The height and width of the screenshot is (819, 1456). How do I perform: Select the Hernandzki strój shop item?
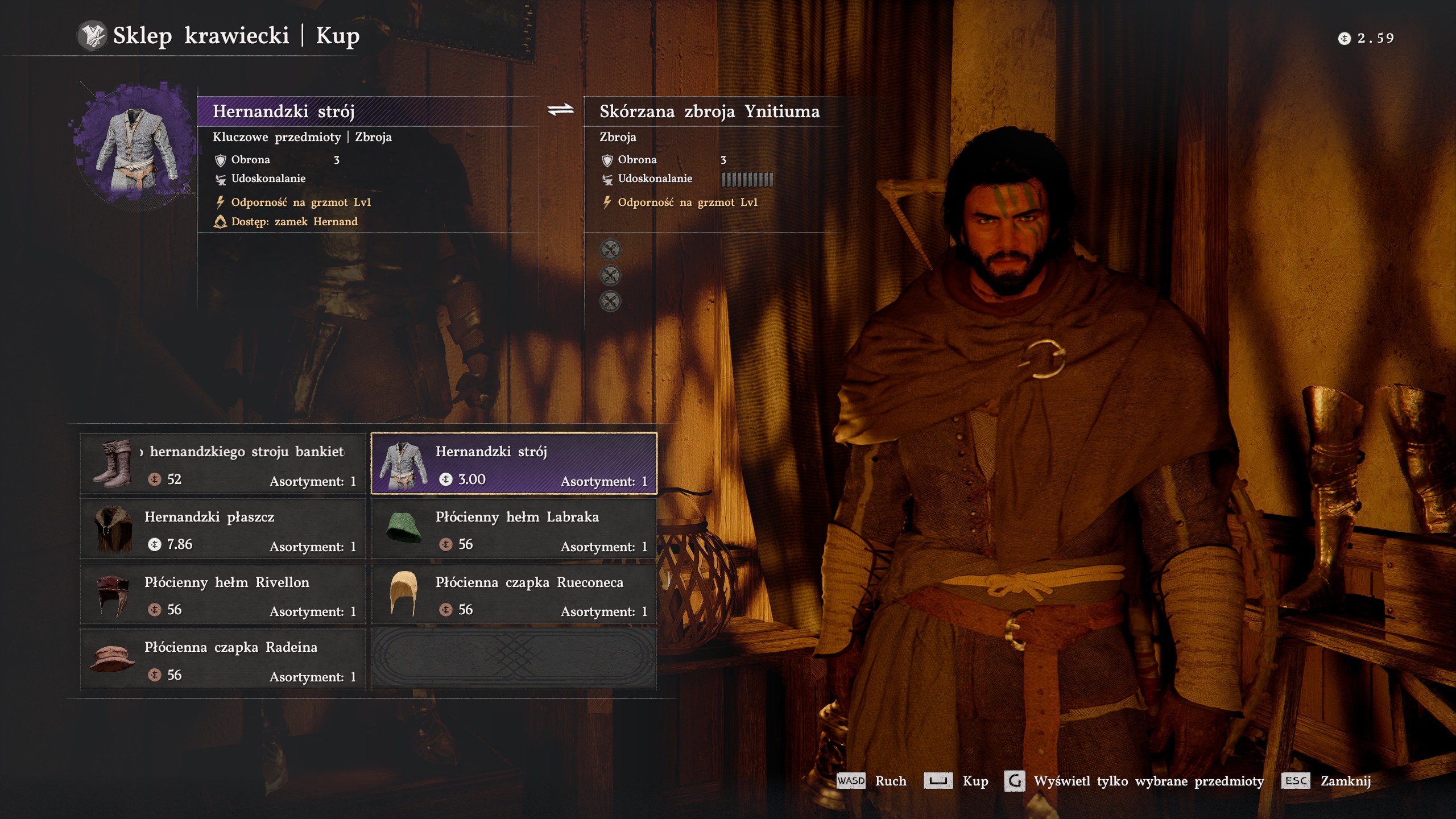click(x=514, y=464)
